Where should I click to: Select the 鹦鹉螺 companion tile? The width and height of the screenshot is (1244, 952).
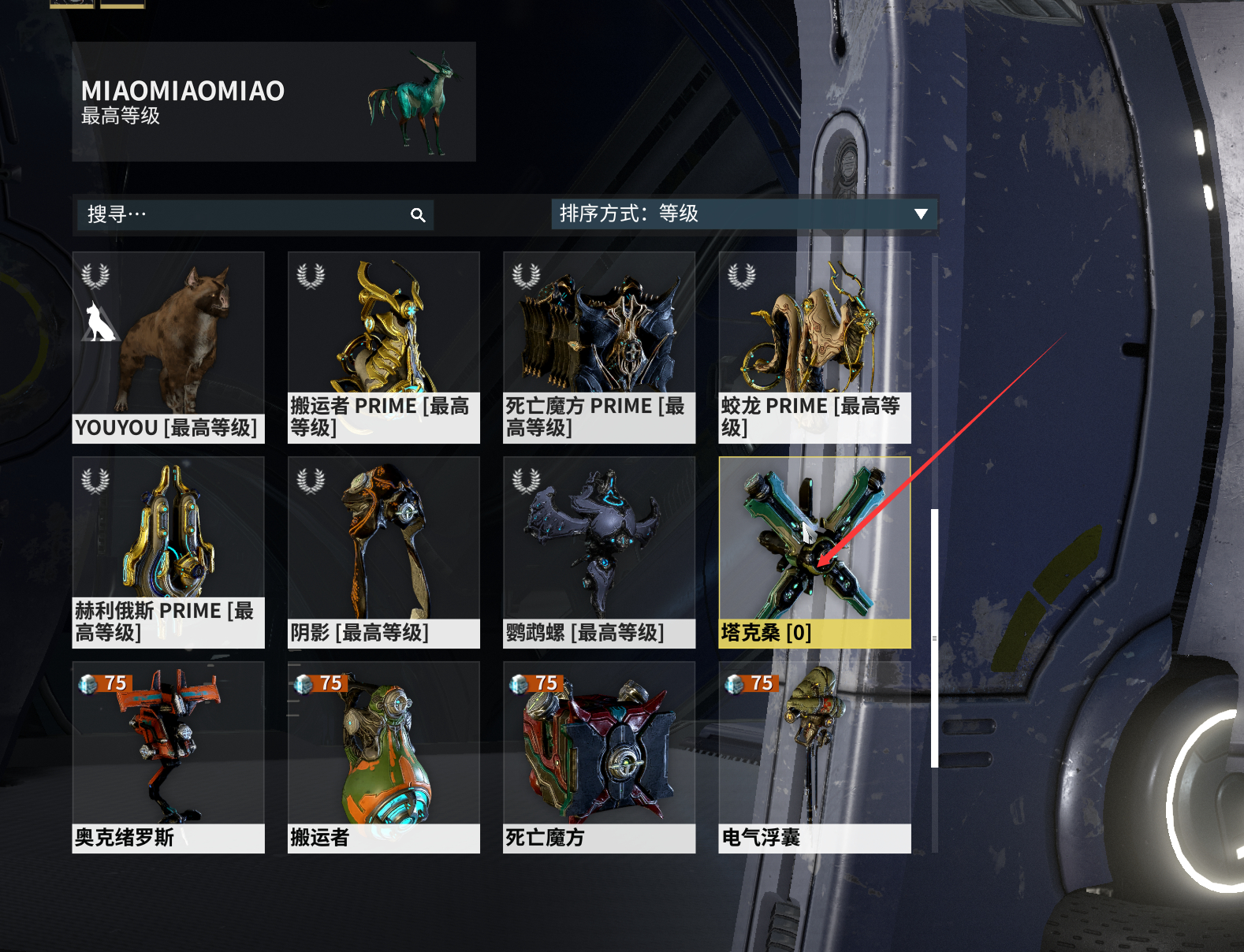[599, 544]
